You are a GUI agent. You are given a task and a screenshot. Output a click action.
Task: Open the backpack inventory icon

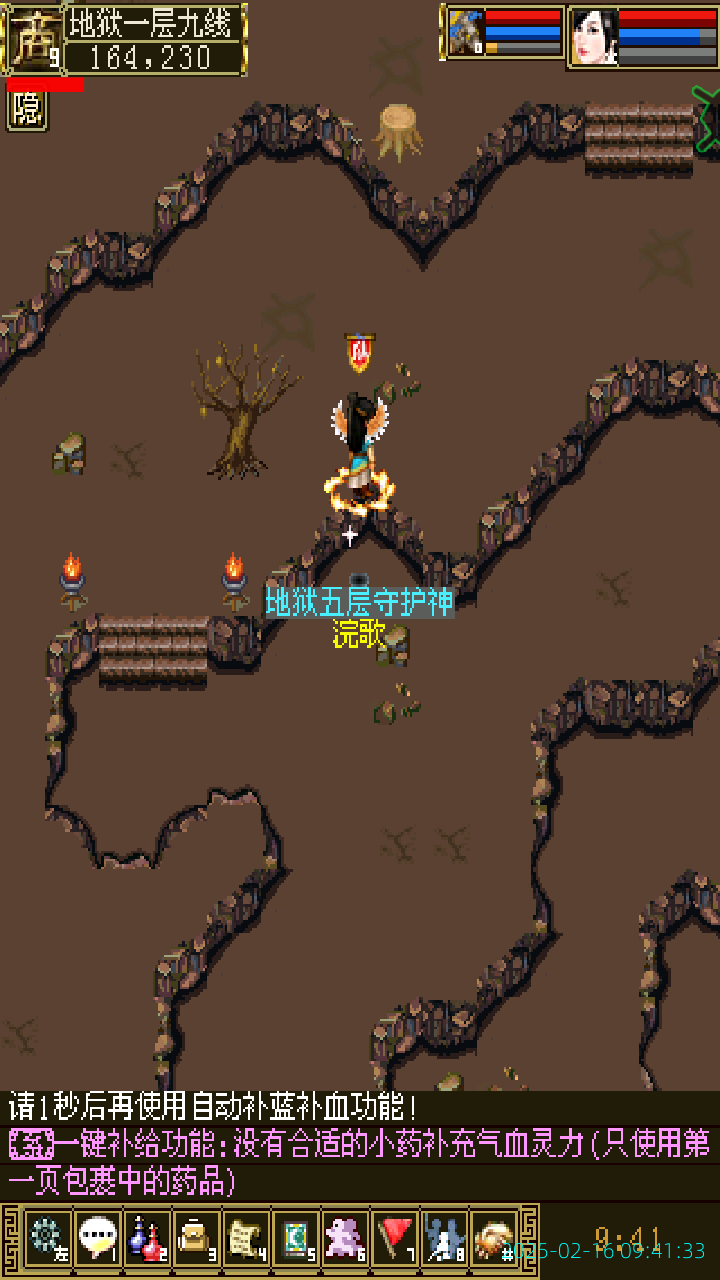196,1238
